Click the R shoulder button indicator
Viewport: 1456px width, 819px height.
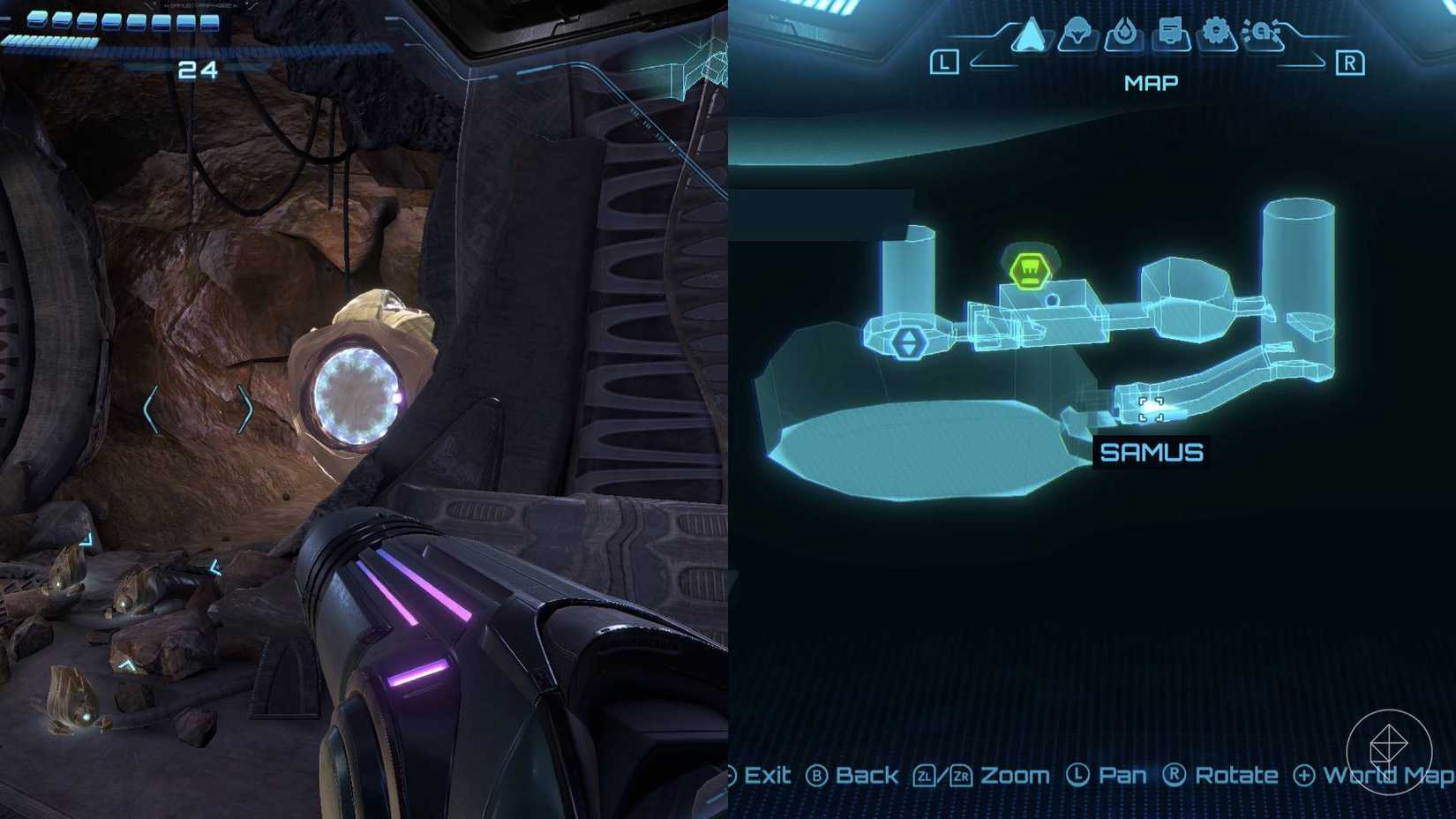pyautogui.click(x=1350, y=60)
